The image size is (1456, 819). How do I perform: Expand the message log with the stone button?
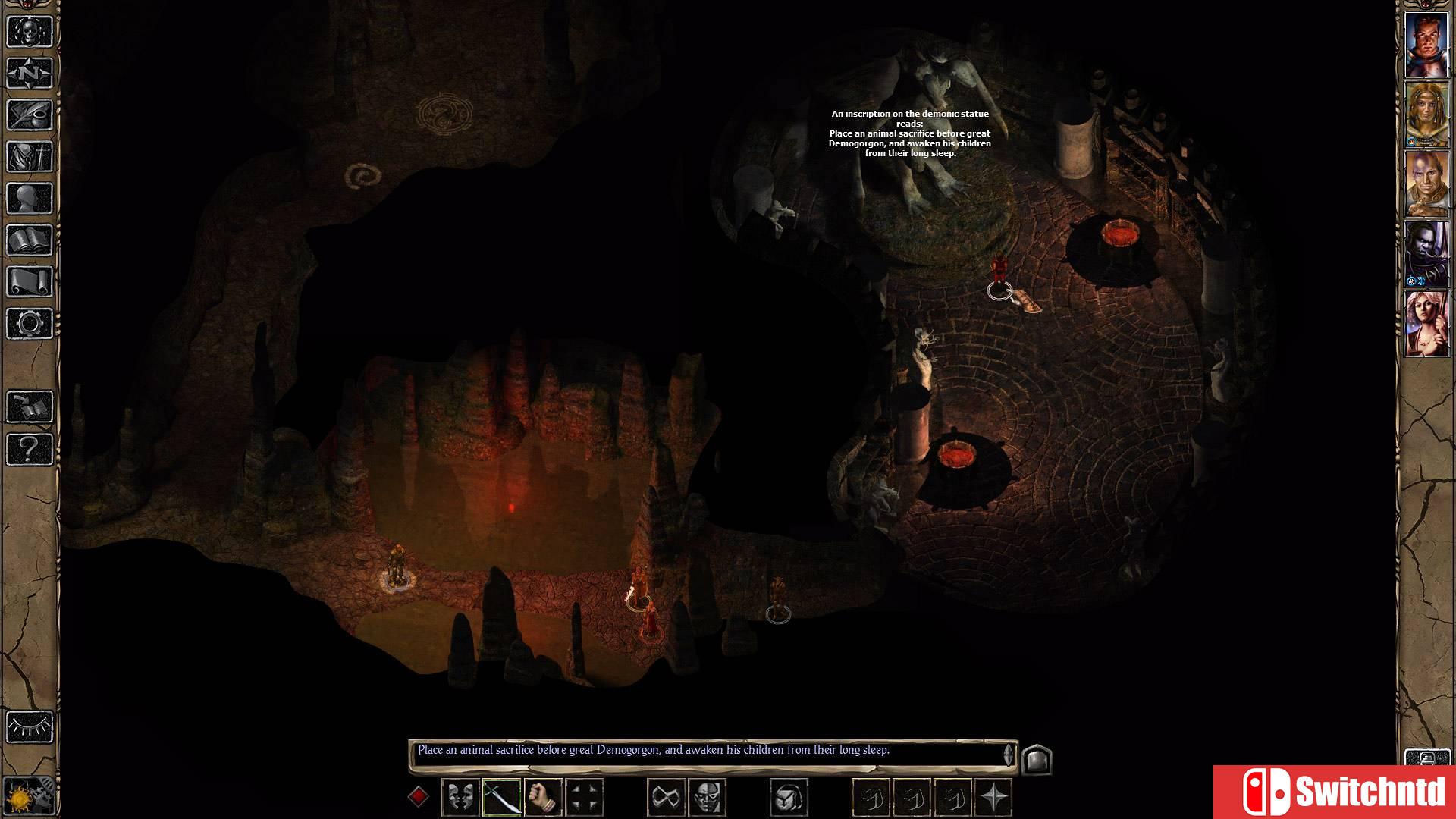1037,758
